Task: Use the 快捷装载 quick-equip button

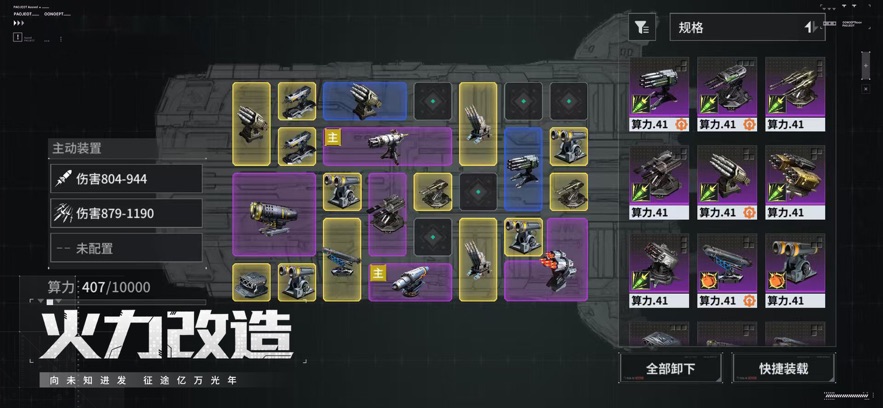Action: 783,368
